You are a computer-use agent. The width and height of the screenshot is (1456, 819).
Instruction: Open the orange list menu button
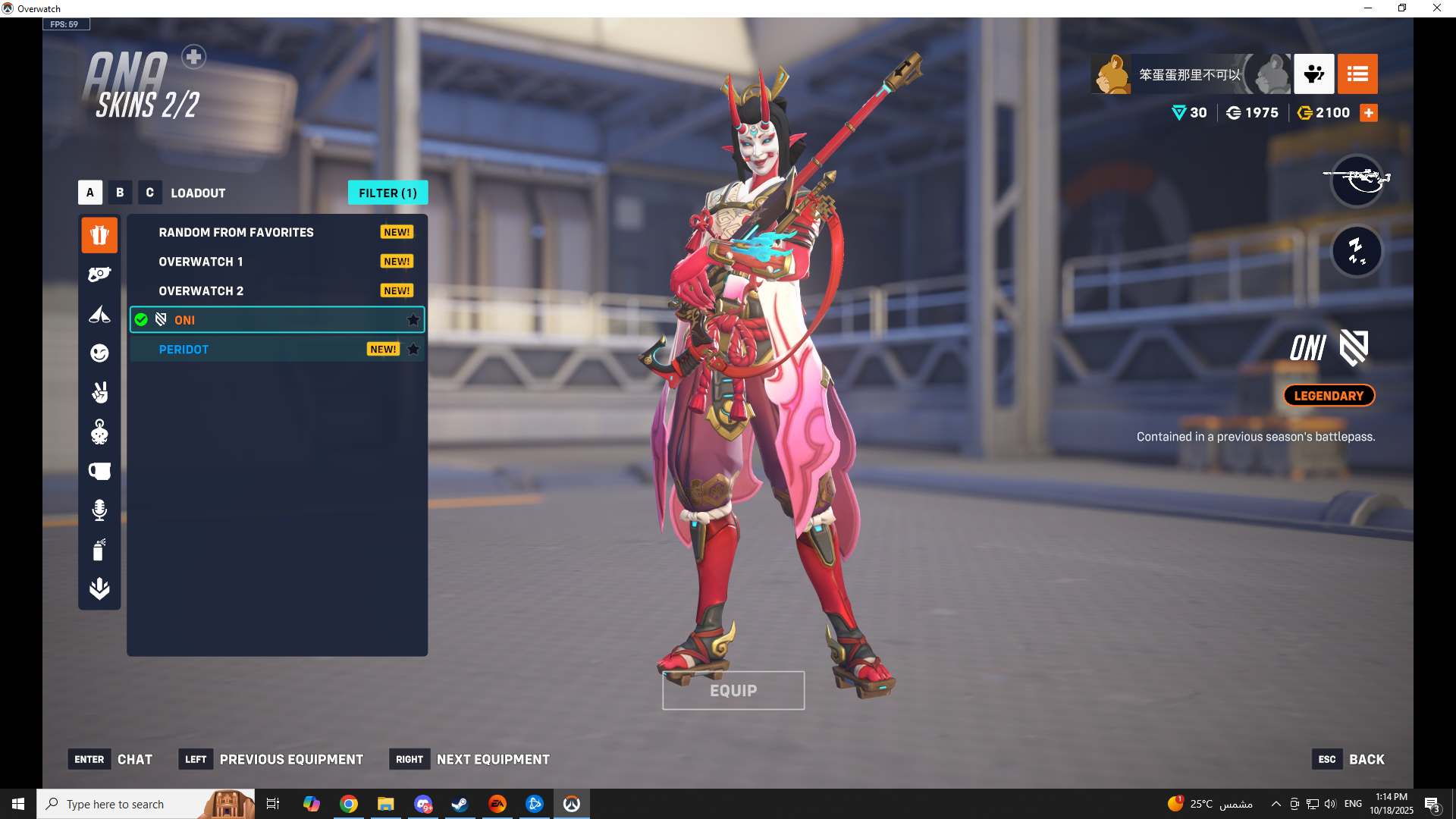pos(1357,74)
